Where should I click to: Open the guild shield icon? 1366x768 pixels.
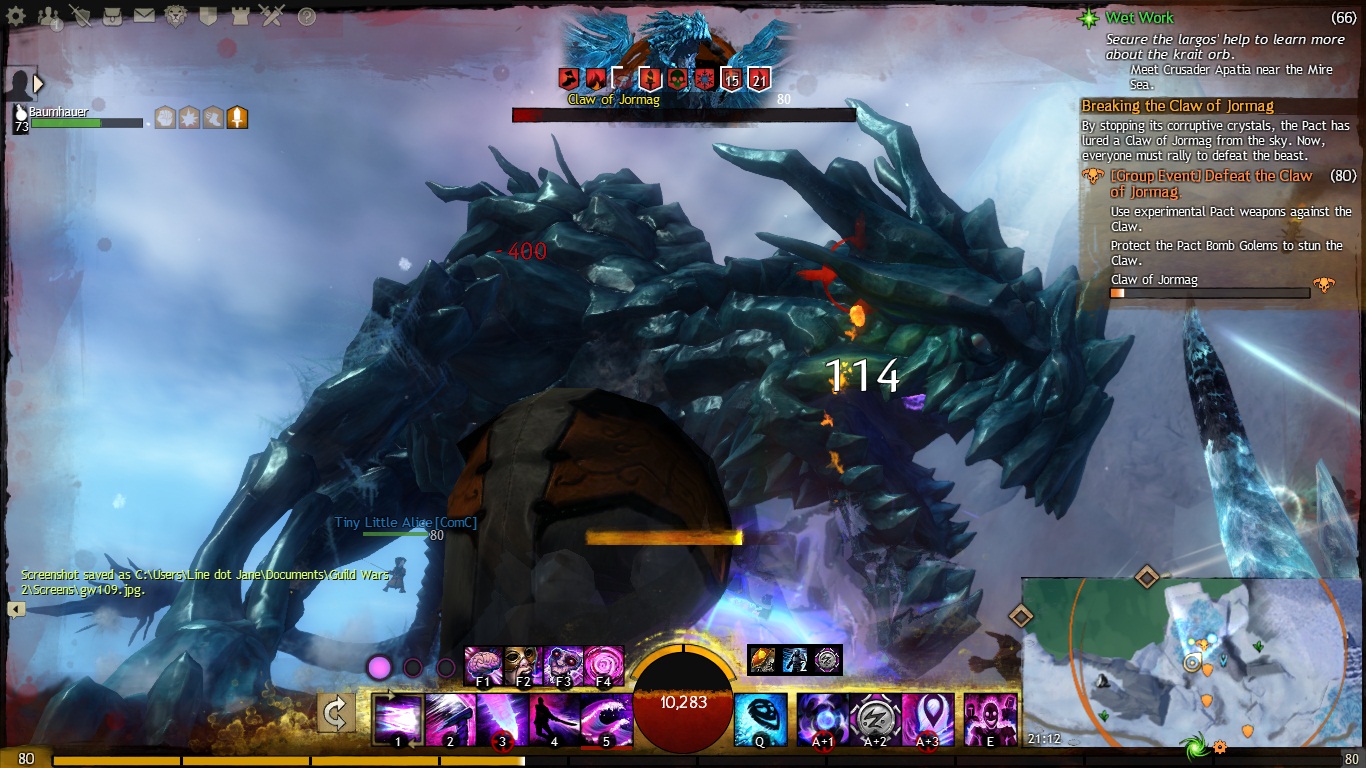pyautogui.click(x=208, y=16)
